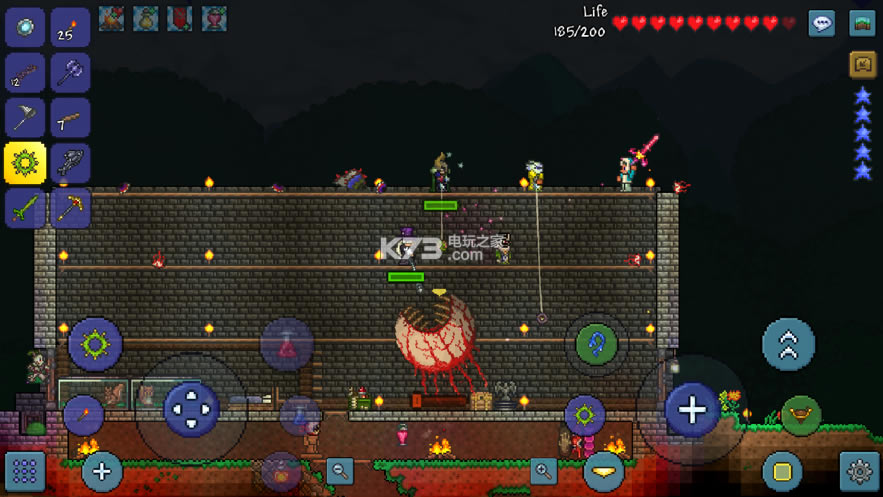
Task: Select the torch stack hotbar slot
Action: pos(70,28)
